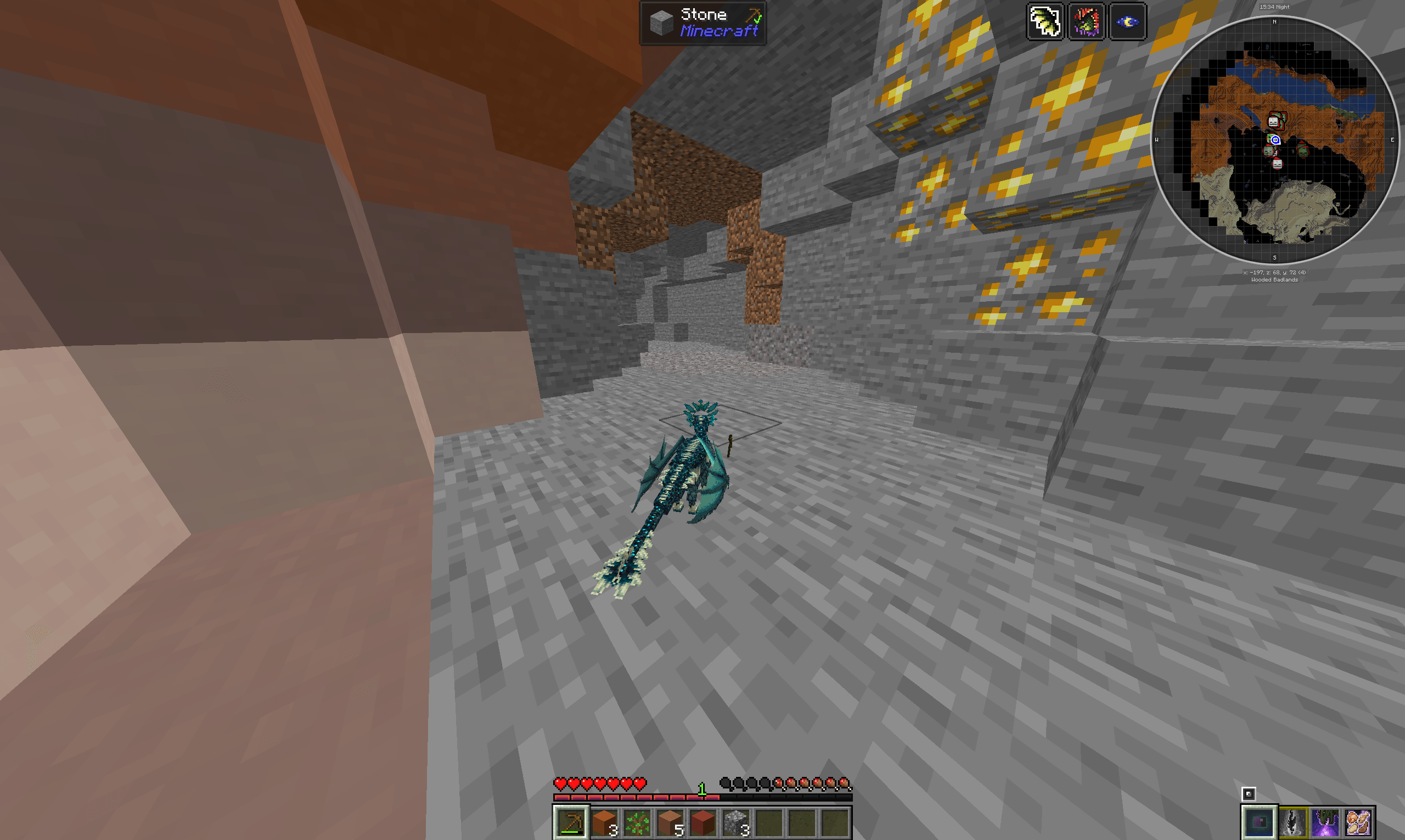Image resolution: width=1405 pixels, height=840 pixels.
Task: Click the tornado curio slot icon
Action: pyautogui.click(x=1293, y=822)
